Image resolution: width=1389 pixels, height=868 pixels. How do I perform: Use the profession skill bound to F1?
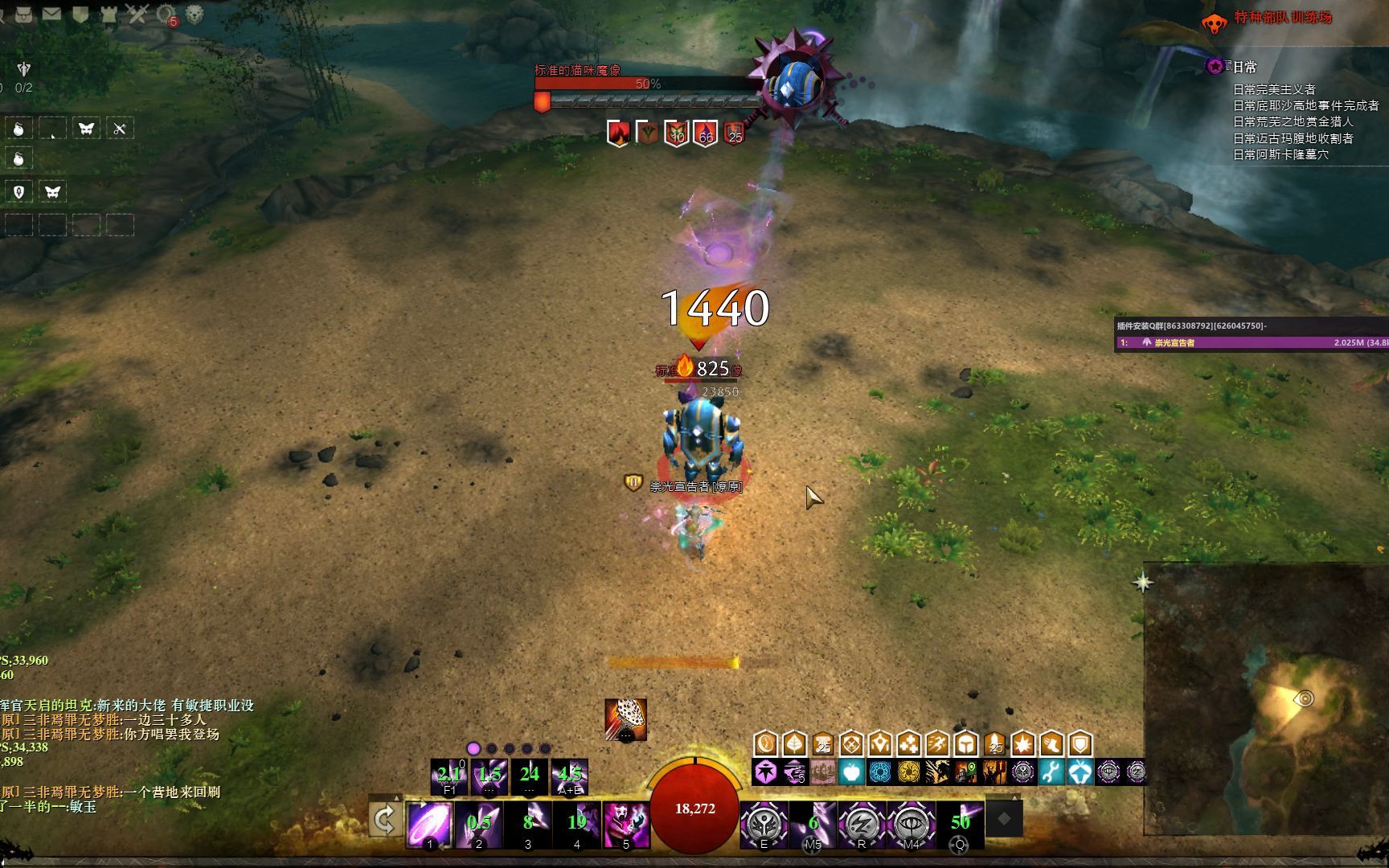point(449,776)
